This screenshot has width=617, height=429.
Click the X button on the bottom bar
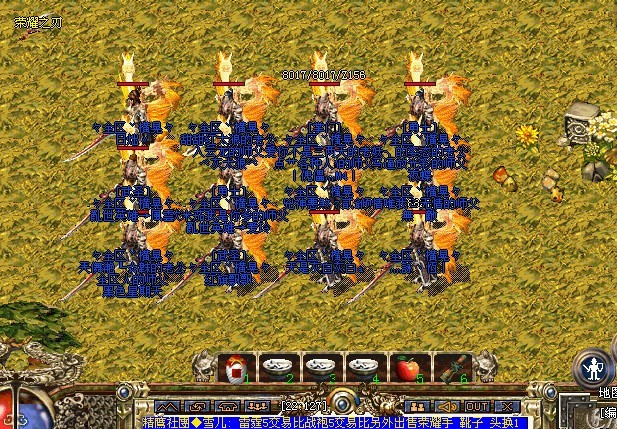pos(506,406)
